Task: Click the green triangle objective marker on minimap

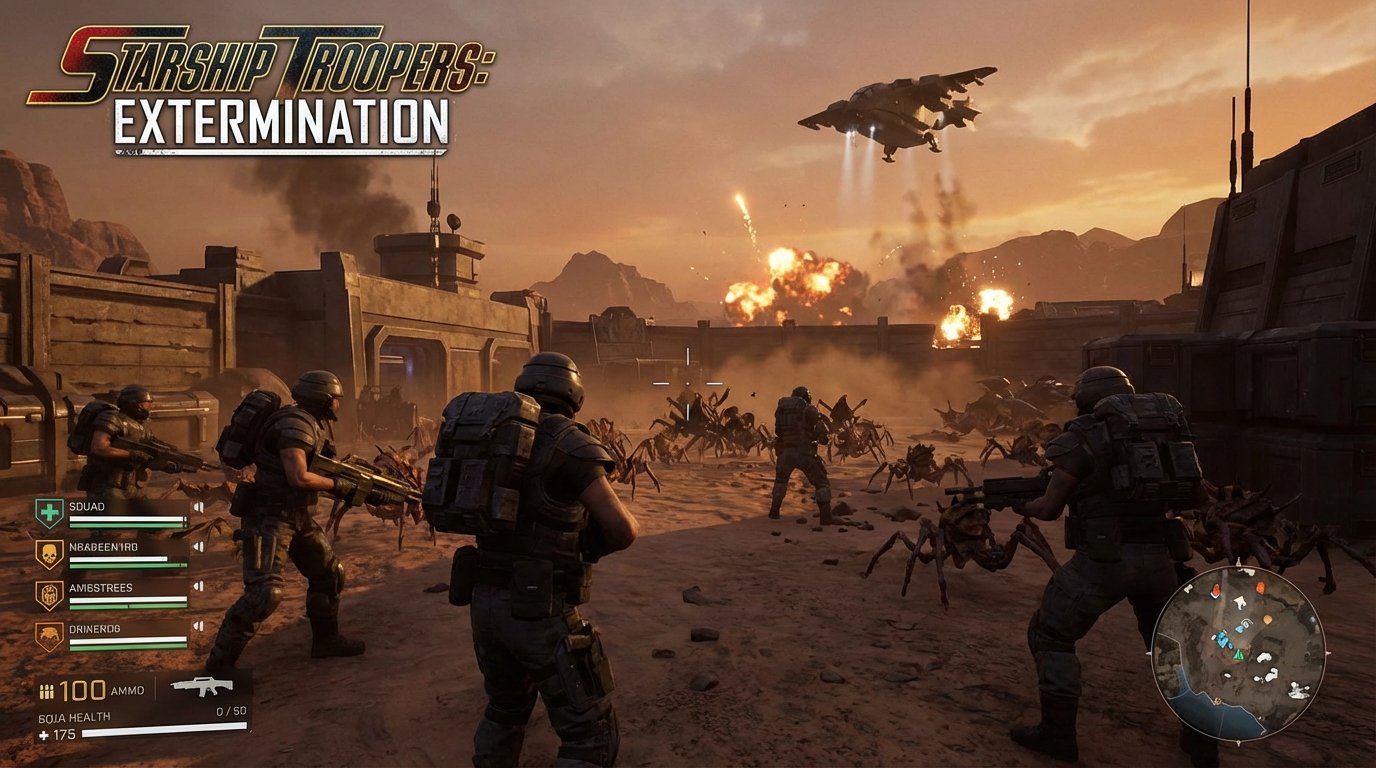Action: point(1239,655)
